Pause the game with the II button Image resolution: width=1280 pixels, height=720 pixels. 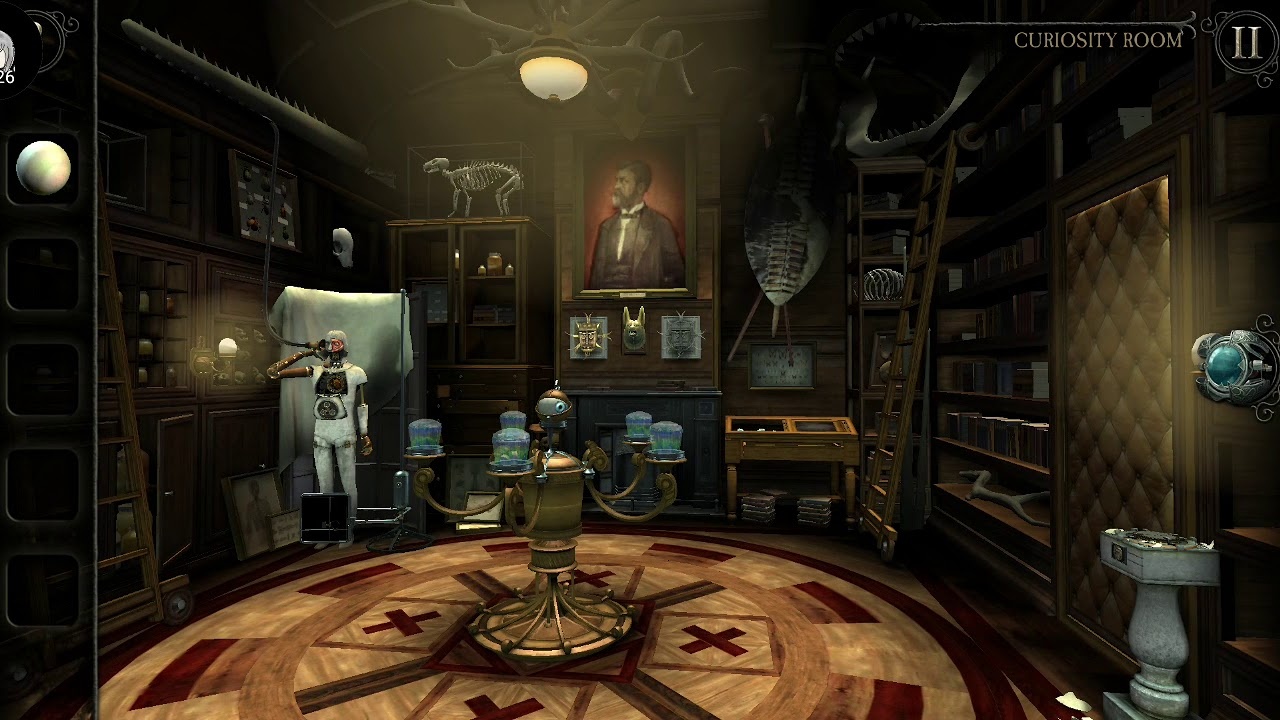(1245, 44)
